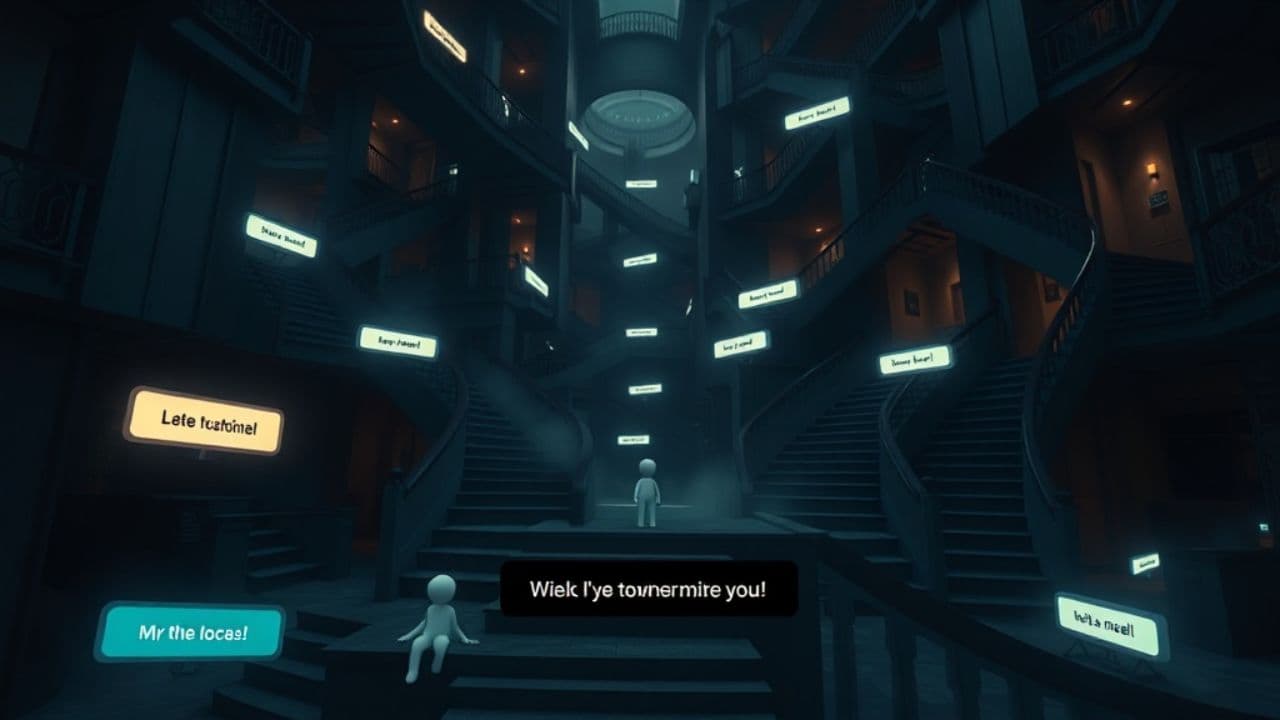1280x720 pixels.
Task: Choose the pale green "hella meel" button
Action: 1111,625
